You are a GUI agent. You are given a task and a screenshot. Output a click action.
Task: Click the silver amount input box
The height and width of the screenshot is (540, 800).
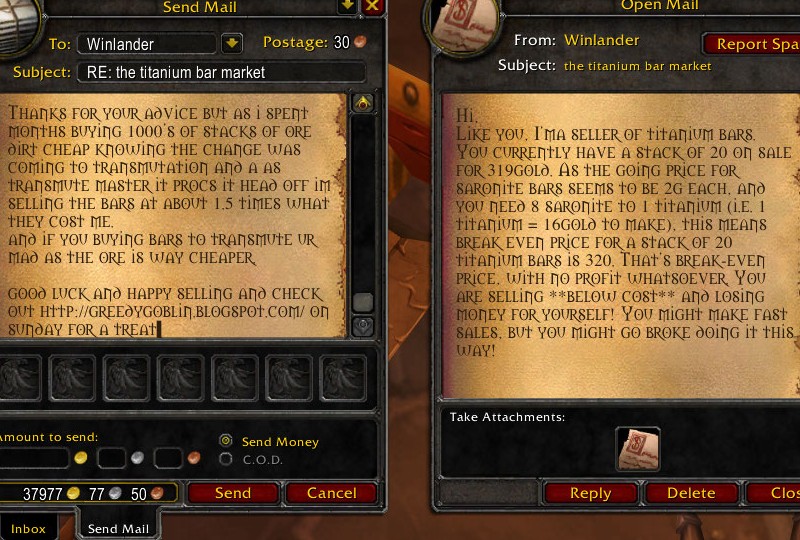coord(112,458)
